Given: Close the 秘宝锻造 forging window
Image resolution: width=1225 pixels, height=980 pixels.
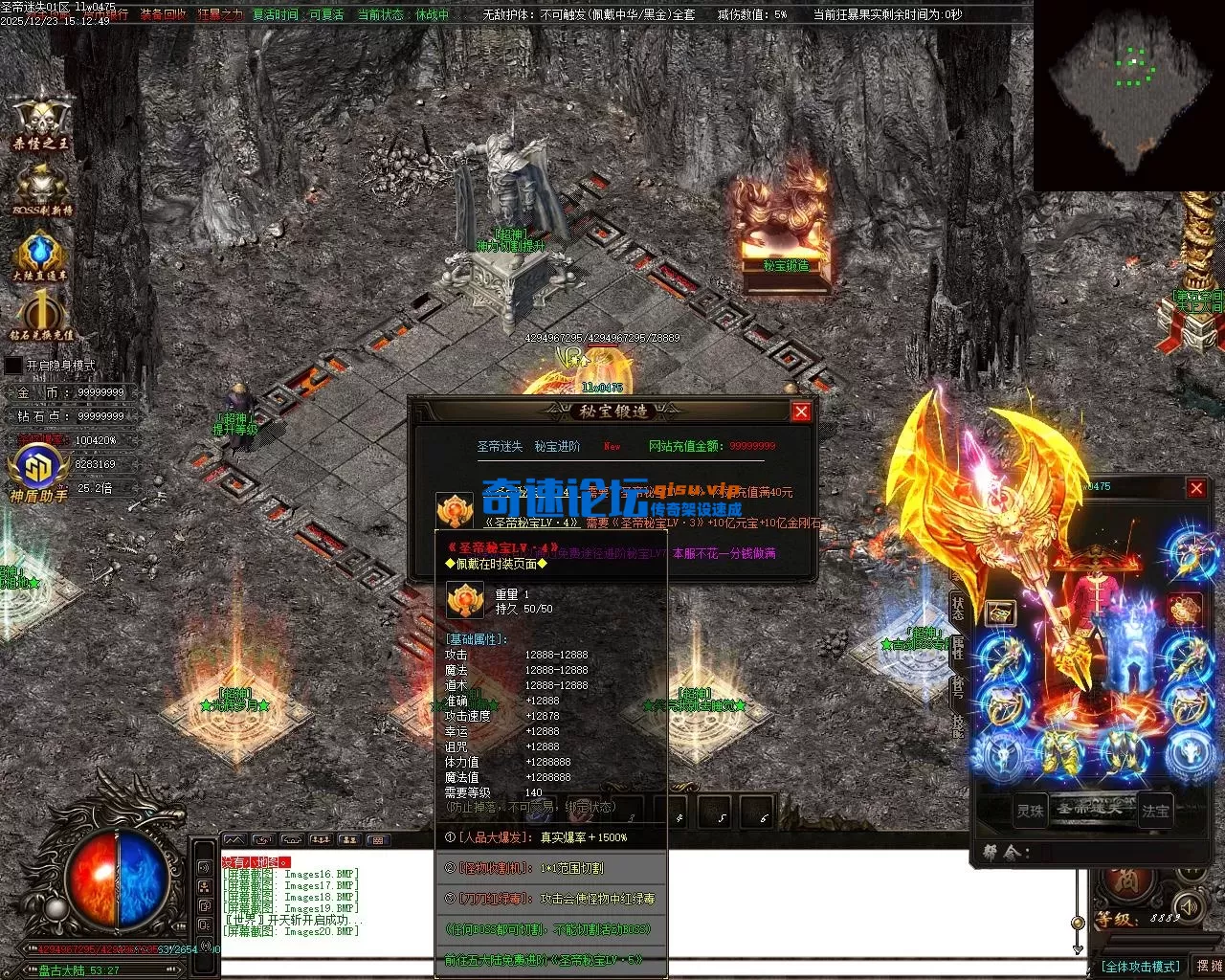Looking at the screenshot, I should [x=801, y=412].
